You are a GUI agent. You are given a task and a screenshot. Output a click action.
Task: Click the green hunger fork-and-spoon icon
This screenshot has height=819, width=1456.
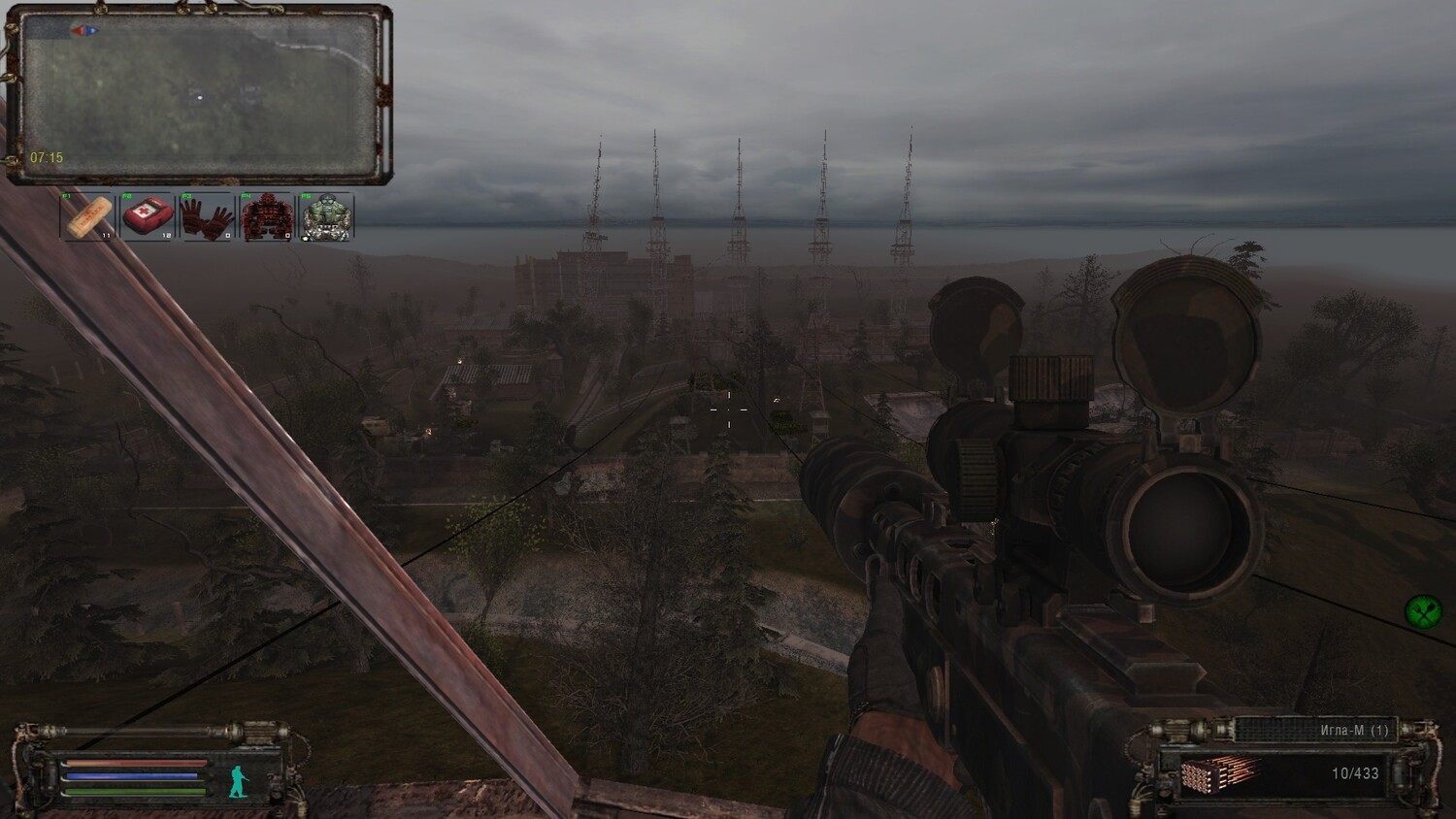pos(1422,611)
